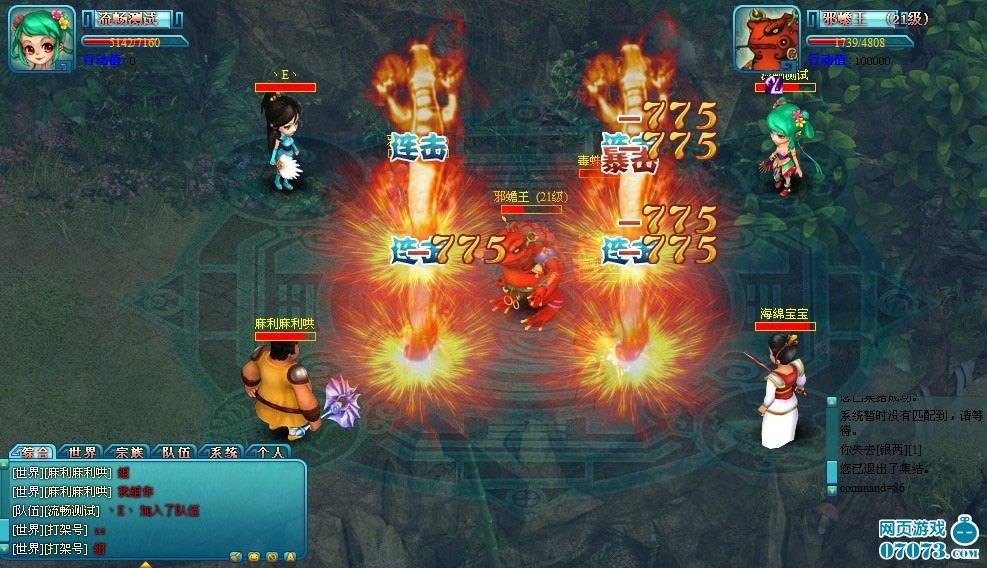Viewport: 987px width, 568px height.
Task: Click the green-haired player portrait
Action: (41, 40)
